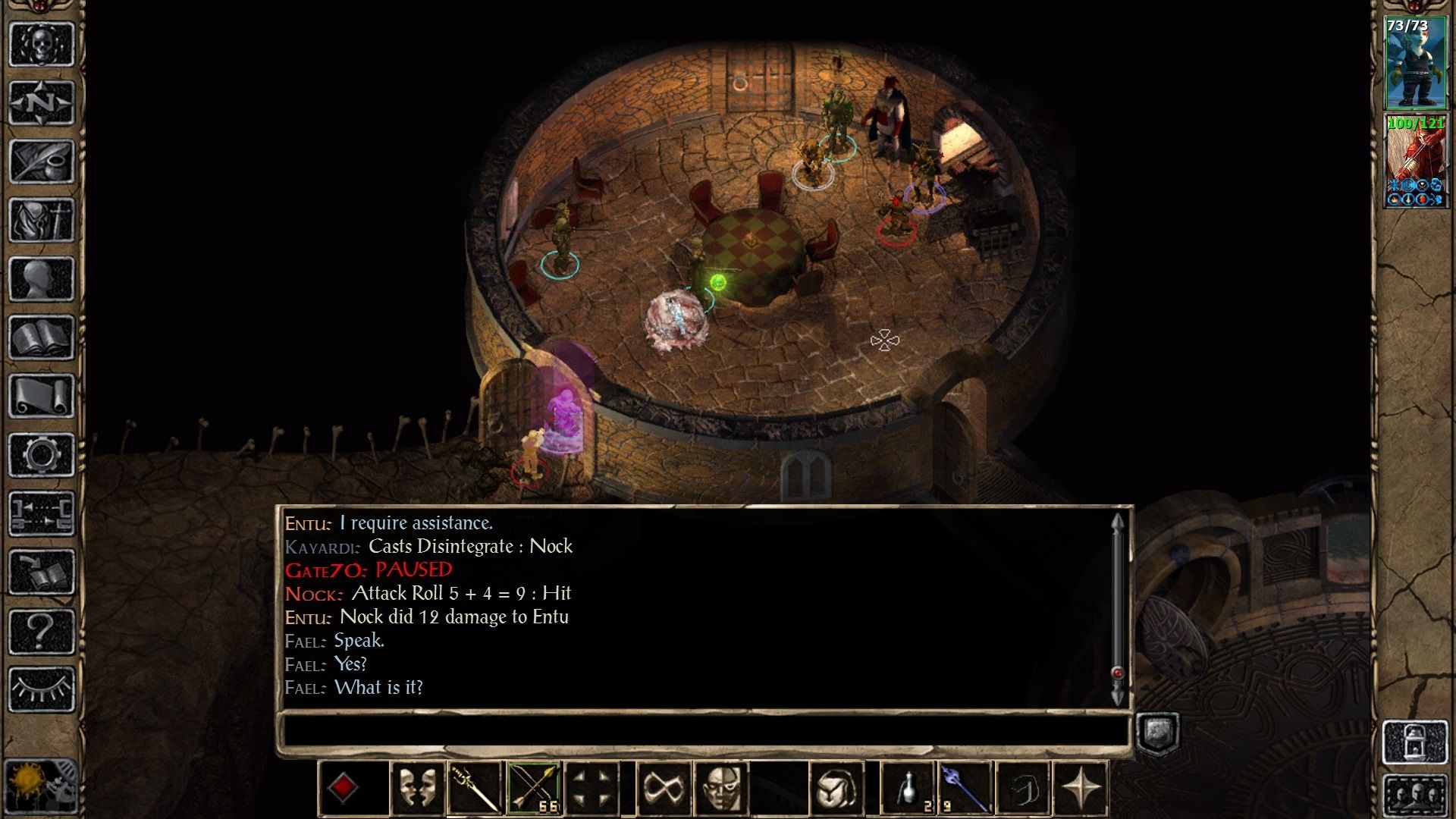Toggle the closed-eye hide interface button
The height and width of the screenshot is (819, 1456).
click(41, 689)
